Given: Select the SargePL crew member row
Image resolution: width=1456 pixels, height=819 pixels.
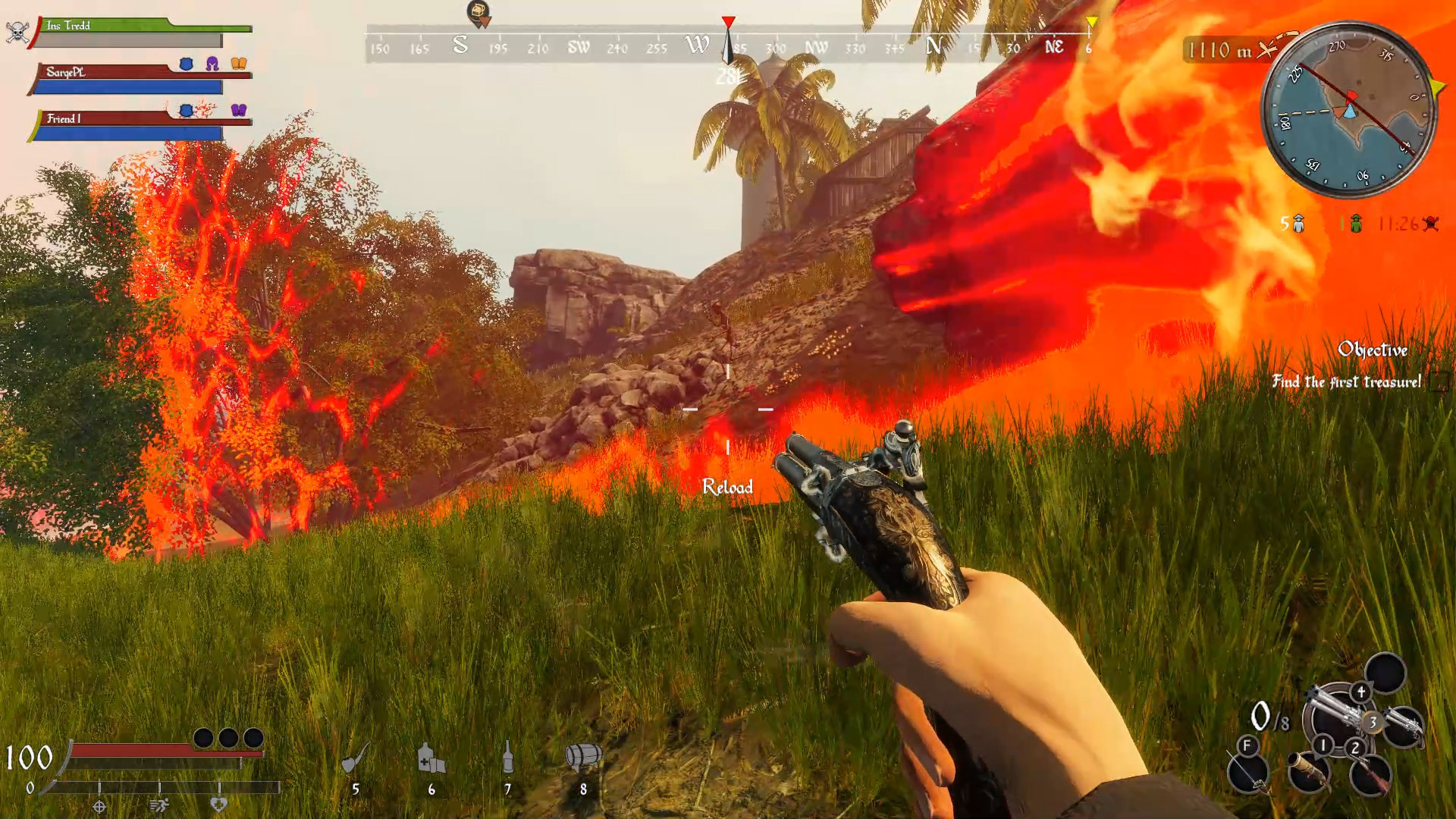Looking at the screenshot, I should tap(140, 79).
